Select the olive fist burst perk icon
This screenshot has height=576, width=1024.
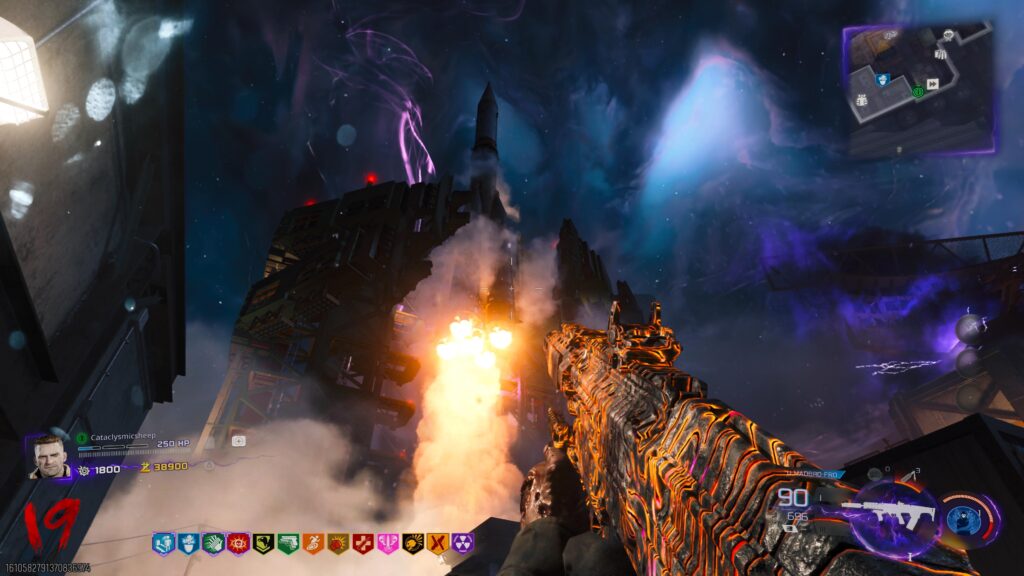point(338,543)
